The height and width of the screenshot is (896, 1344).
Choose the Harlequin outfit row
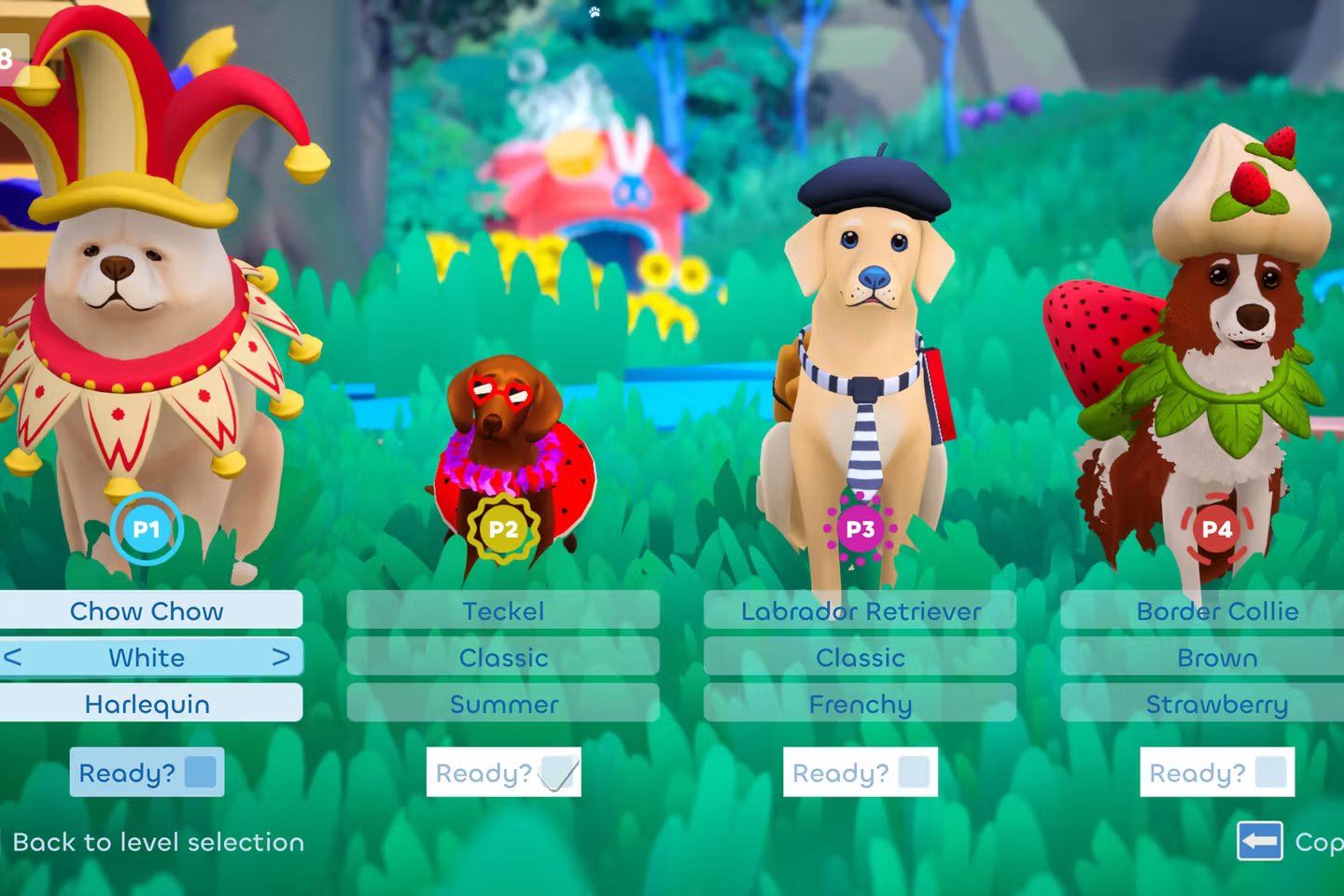click(x=147, y=704)
